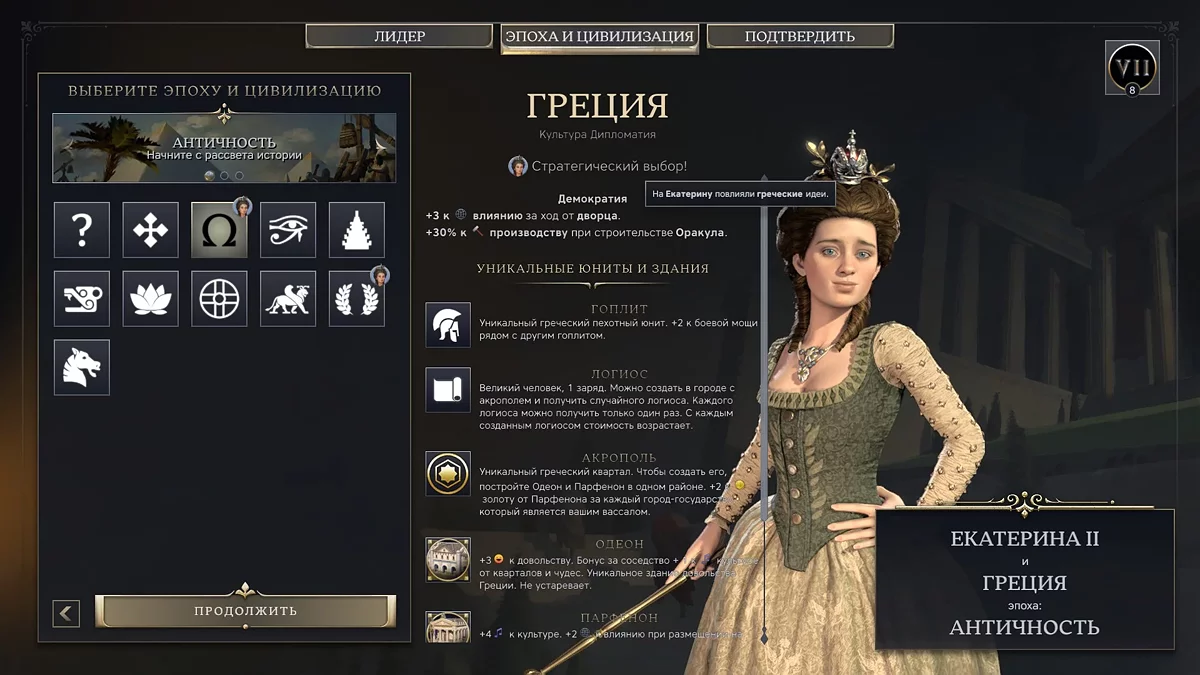Choose the circled cross civilization tile
The image size is (1200, 675).
(x=219, y=298)
